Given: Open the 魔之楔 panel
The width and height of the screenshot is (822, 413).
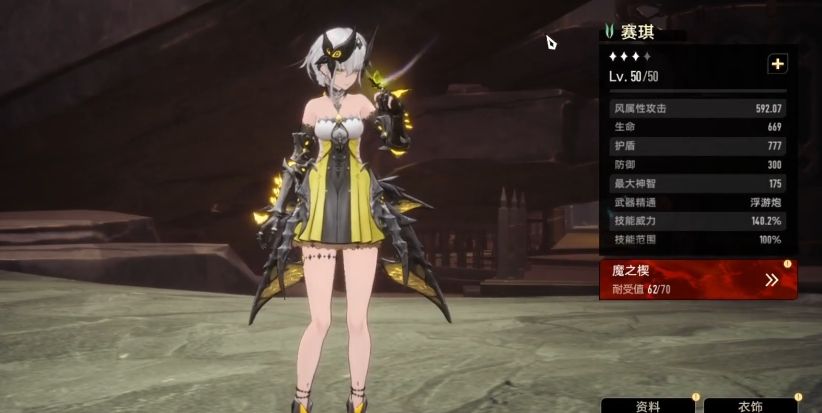Looking at the screenshot, I should (x=698, y=280).
